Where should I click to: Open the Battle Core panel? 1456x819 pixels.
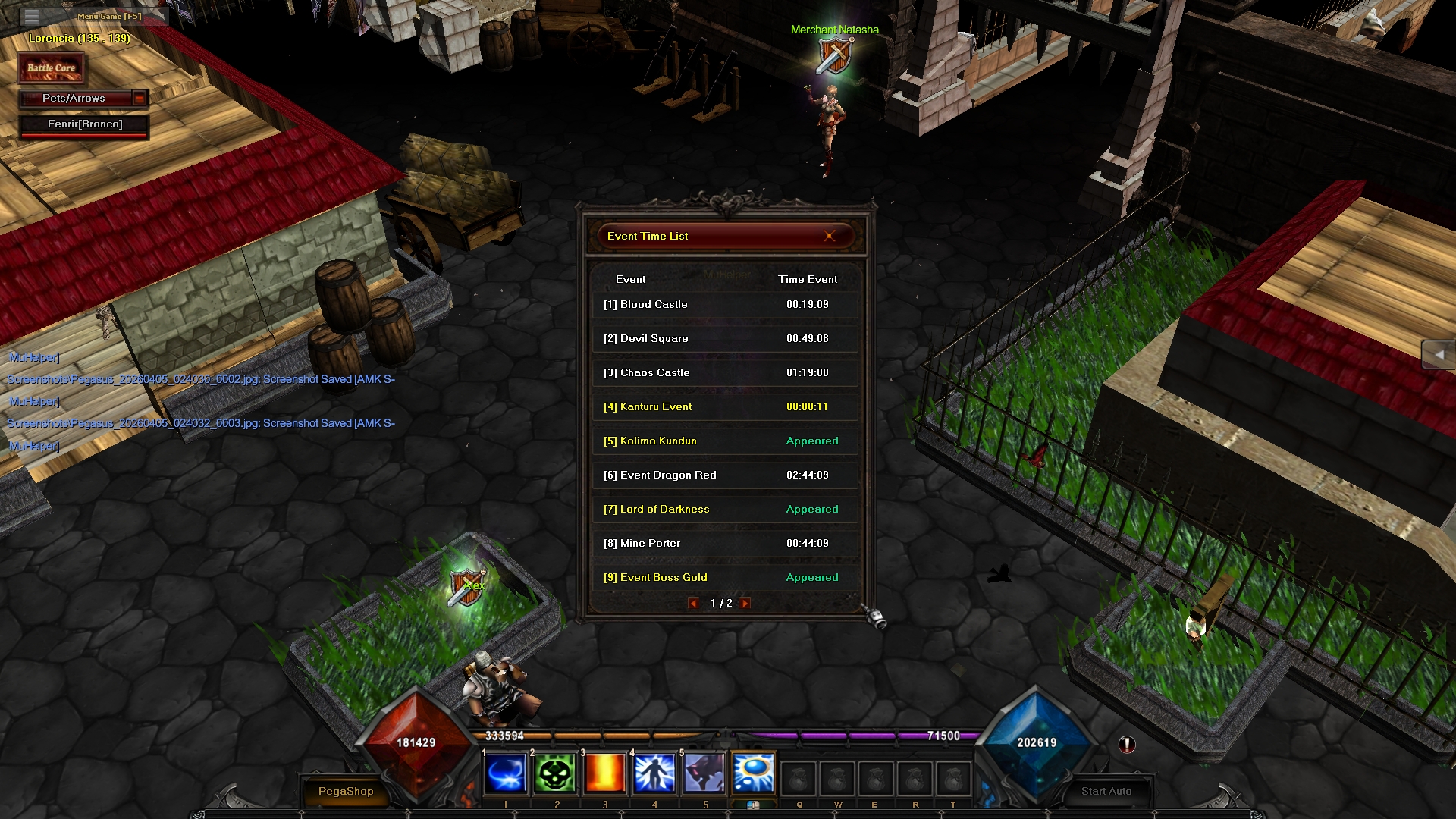52,68
